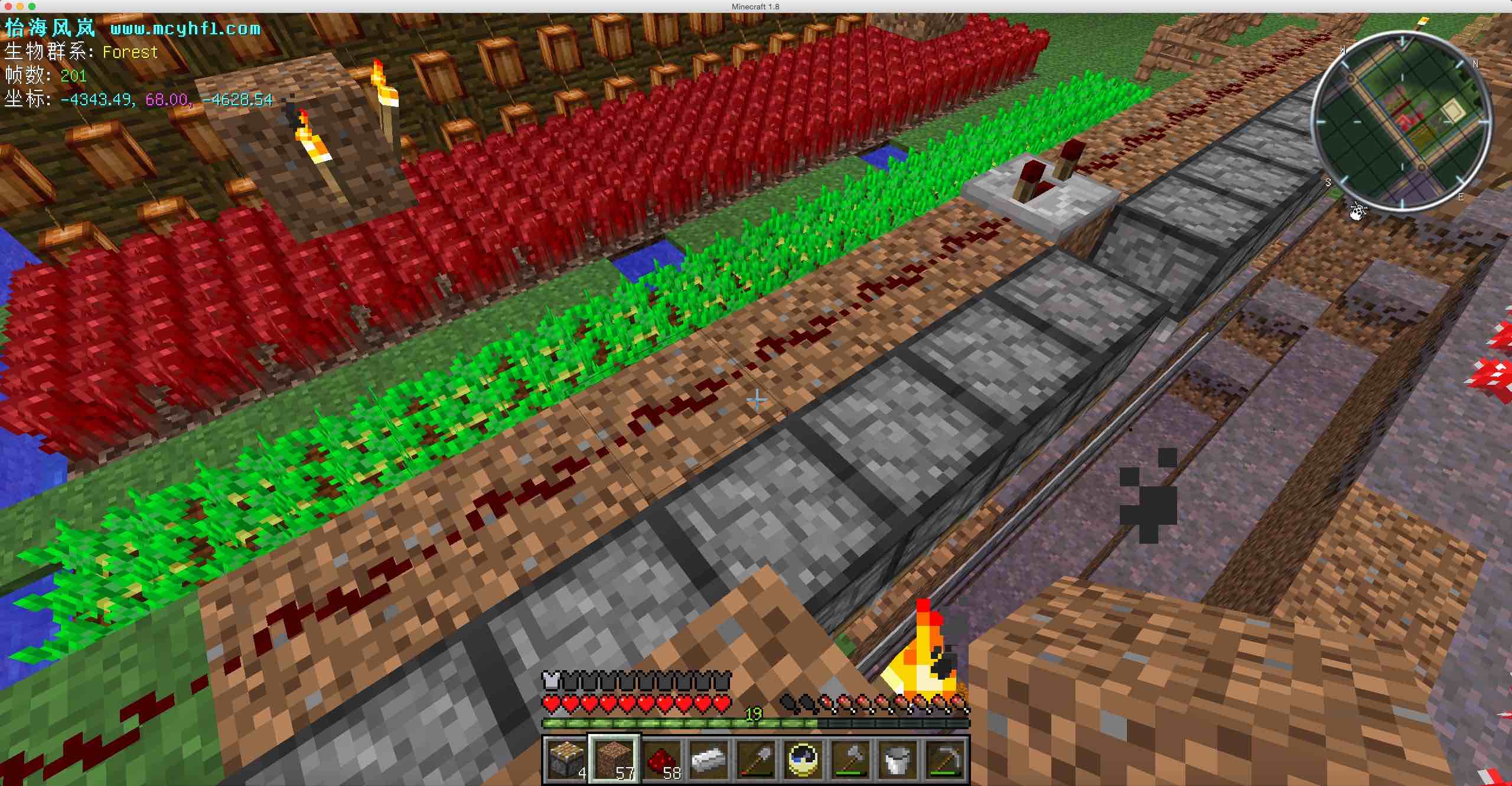Select the clock item in the hotbar
The height and width of the screenshot is (786, 1512).
point(803,759)
